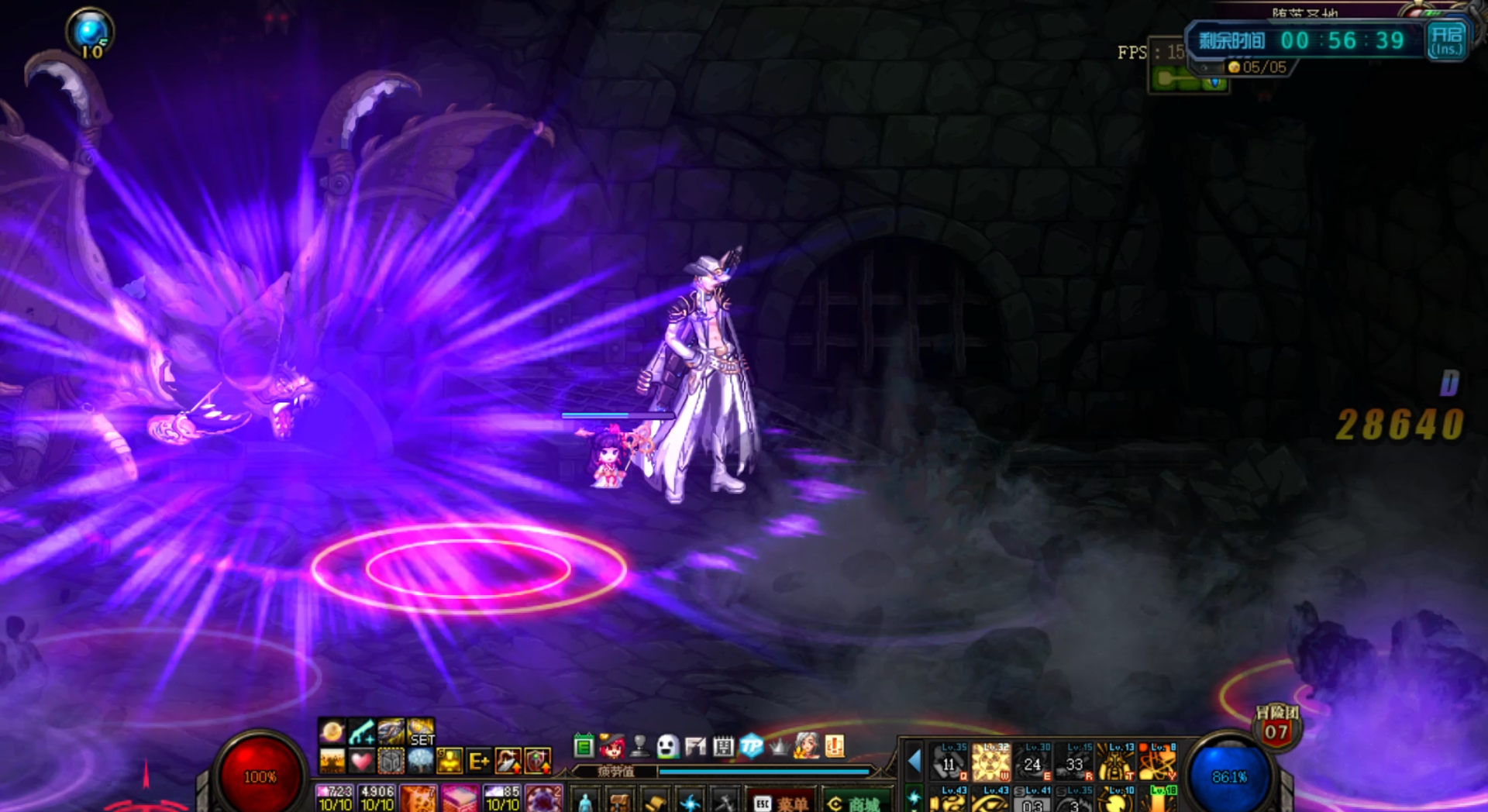Image resolution: width=1488 pixels, height=812 pixels.
Task: Activate the Lv.32 sunburst skill on W
Action: click(x=991, y=762)
